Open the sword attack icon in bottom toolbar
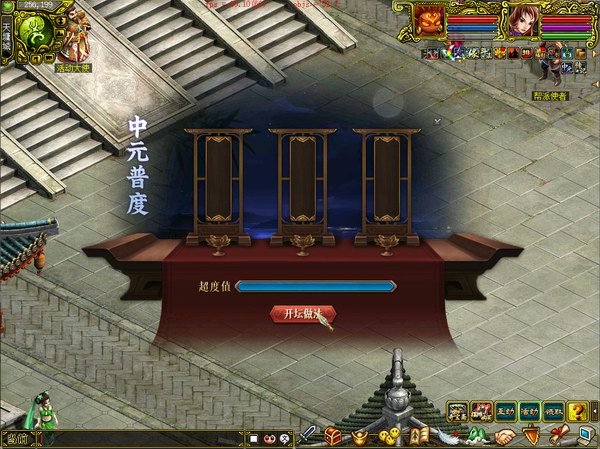The width and height of the screenshot is (600, 449). pos(309,436)
